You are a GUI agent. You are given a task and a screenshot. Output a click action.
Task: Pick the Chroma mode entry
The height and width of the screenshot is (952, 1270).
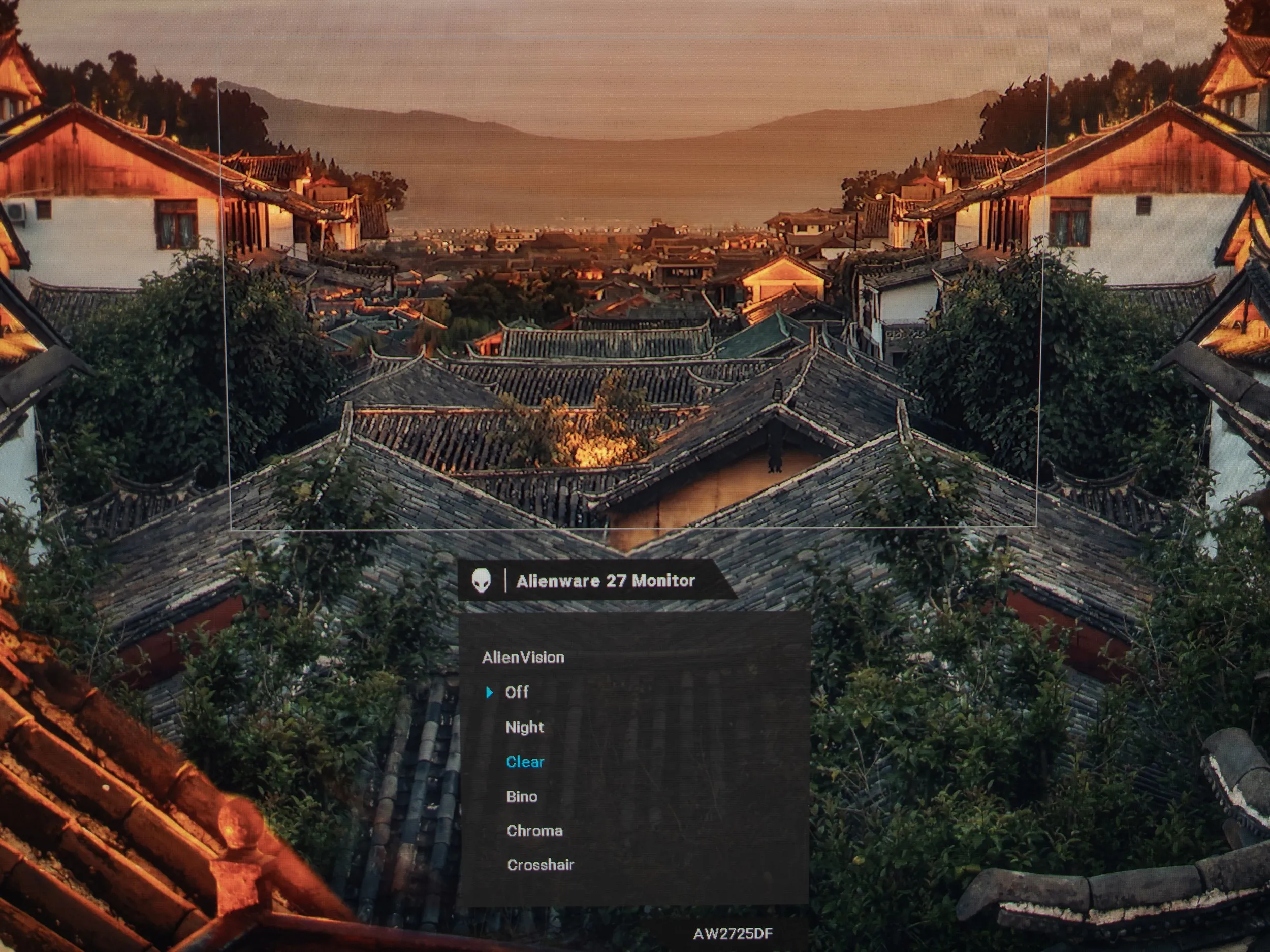534,830
